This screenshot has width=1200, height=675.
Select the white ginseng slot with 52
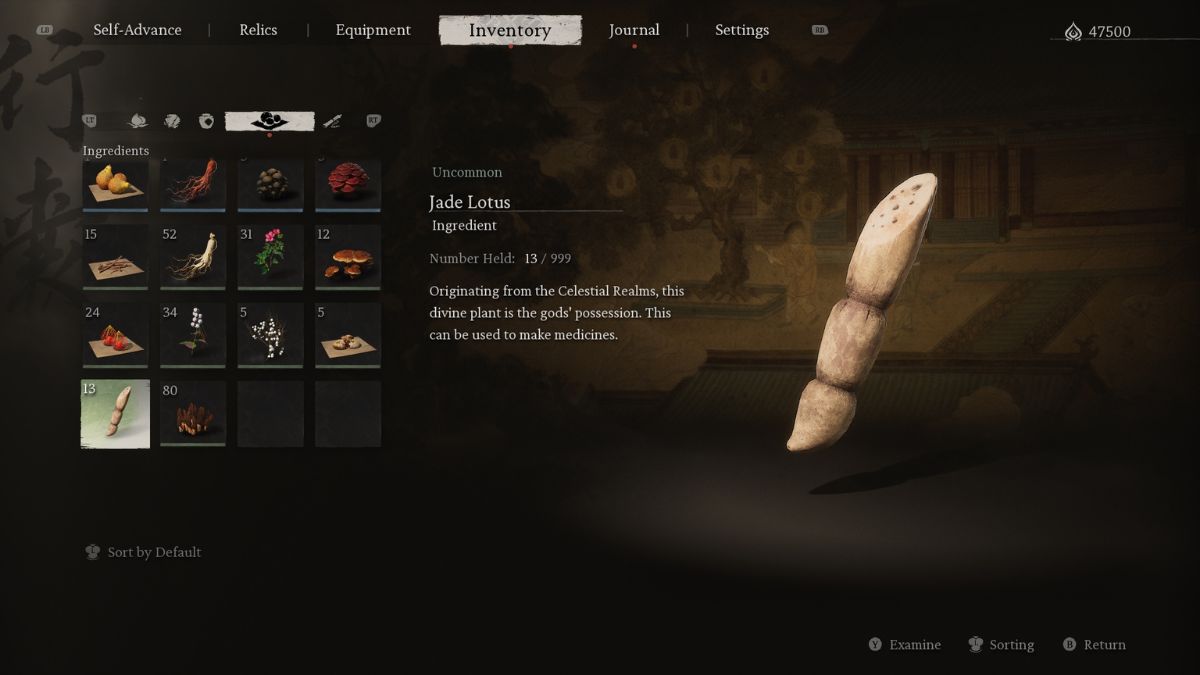pos(193,258)
